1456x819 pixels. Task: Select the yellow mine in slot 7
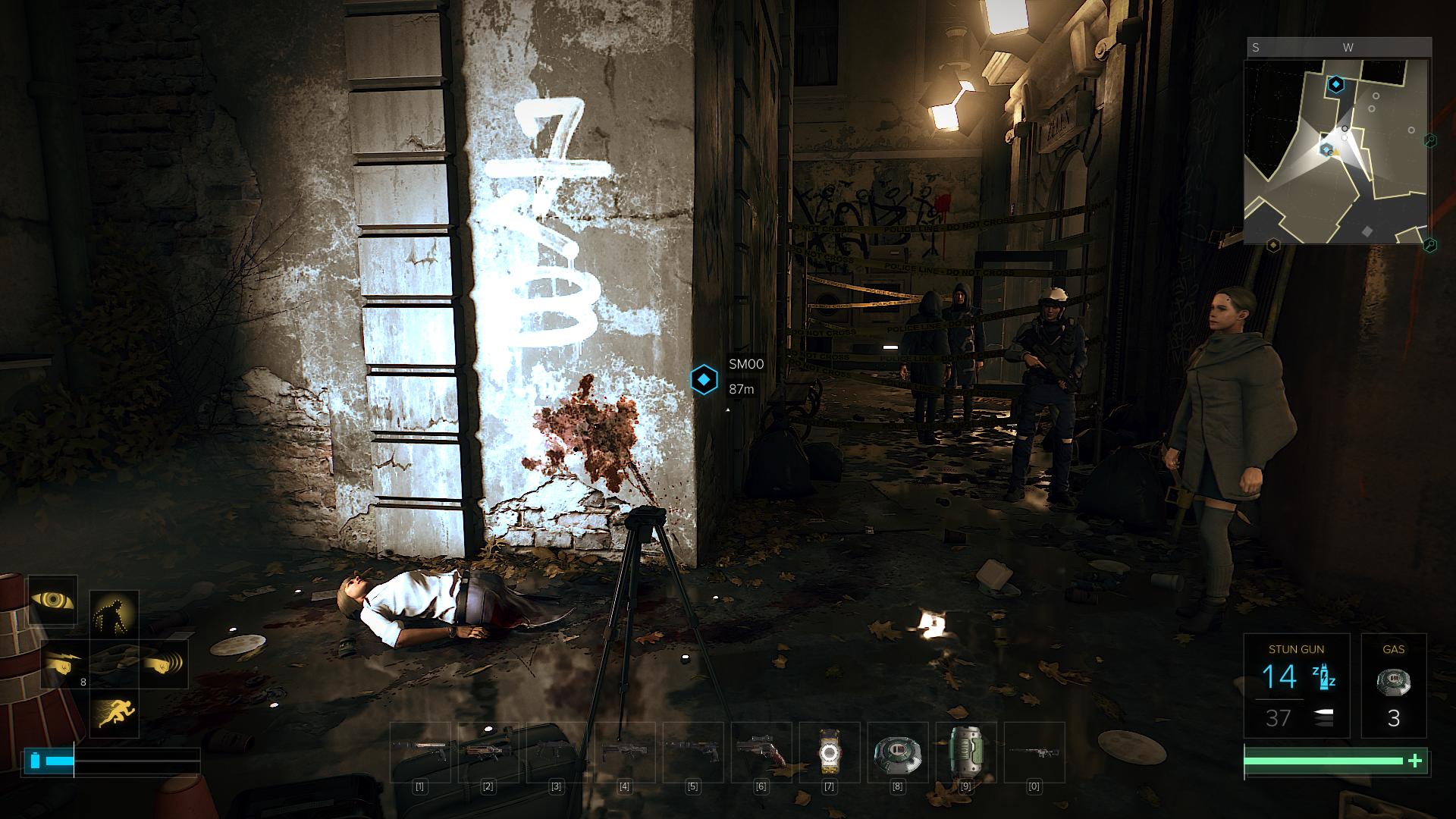tap(829, 752)
